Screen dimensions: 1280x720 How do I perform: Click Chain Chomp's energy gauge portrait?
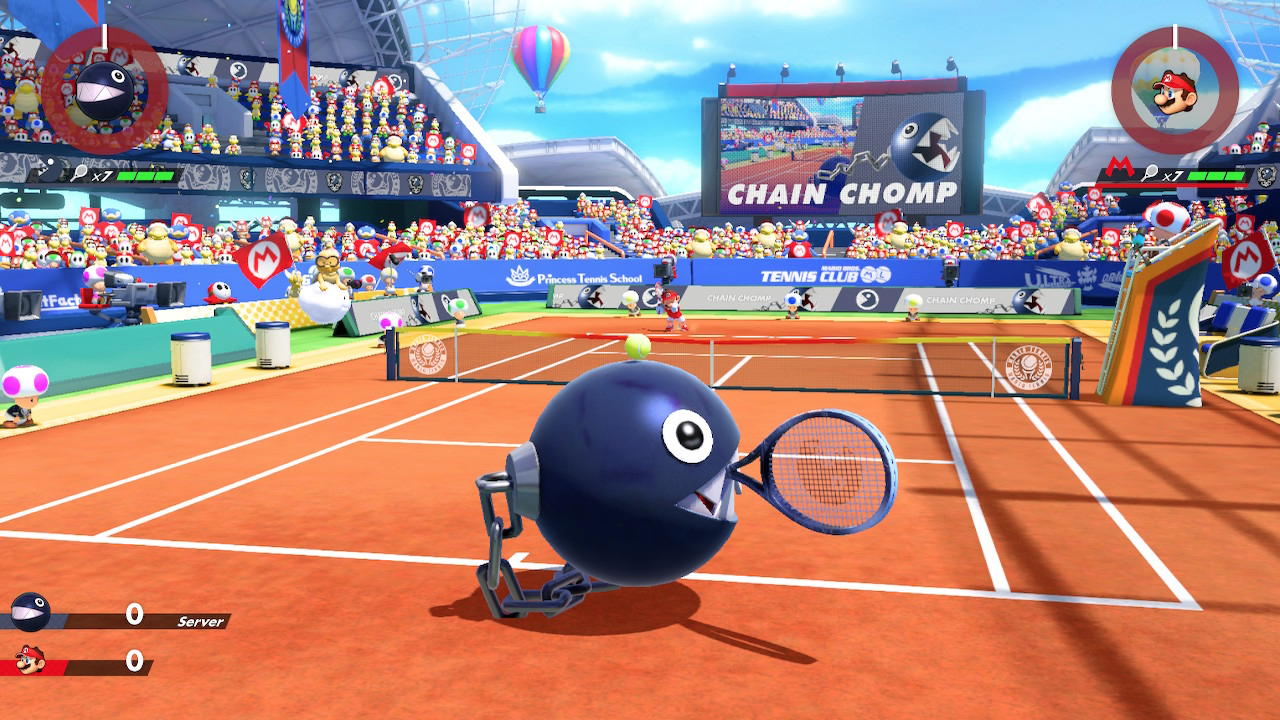tap(104, 91)
